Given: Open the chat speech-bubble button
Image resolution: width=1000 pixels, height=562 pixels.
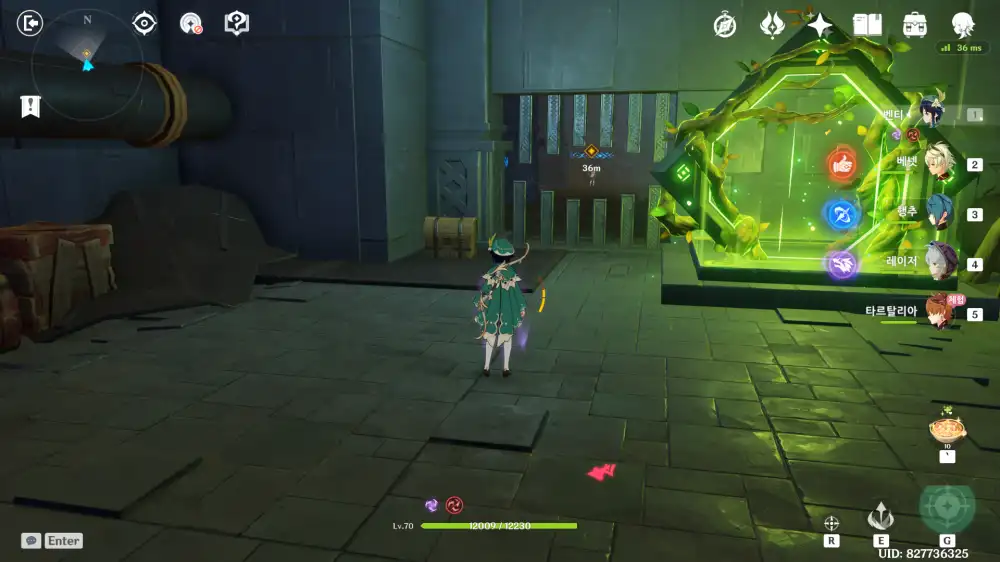Looking at the screenshot, I should (x=32, y=540).
